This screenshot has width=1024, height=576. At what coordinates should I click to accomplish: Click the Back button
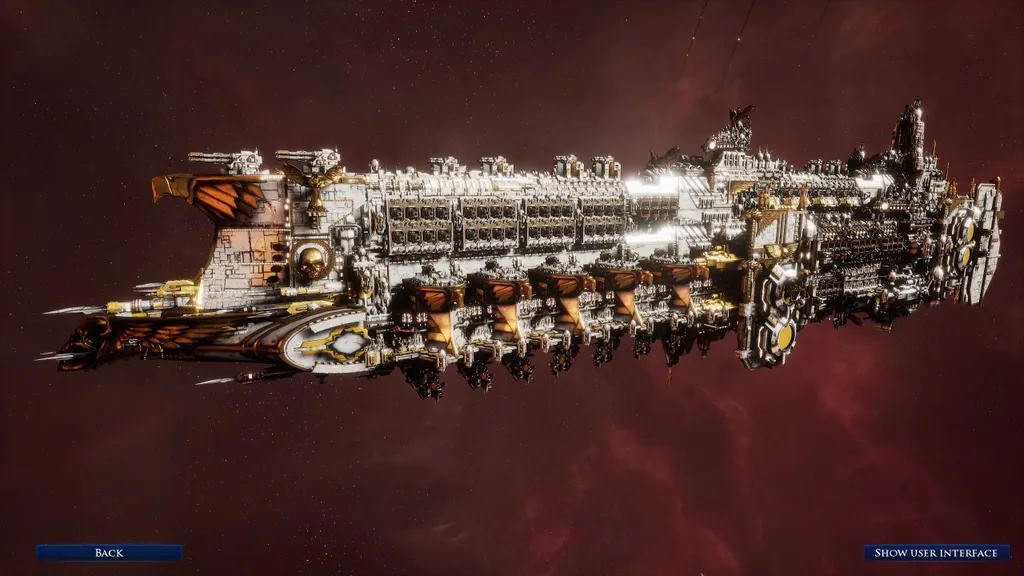coord(109,552)
